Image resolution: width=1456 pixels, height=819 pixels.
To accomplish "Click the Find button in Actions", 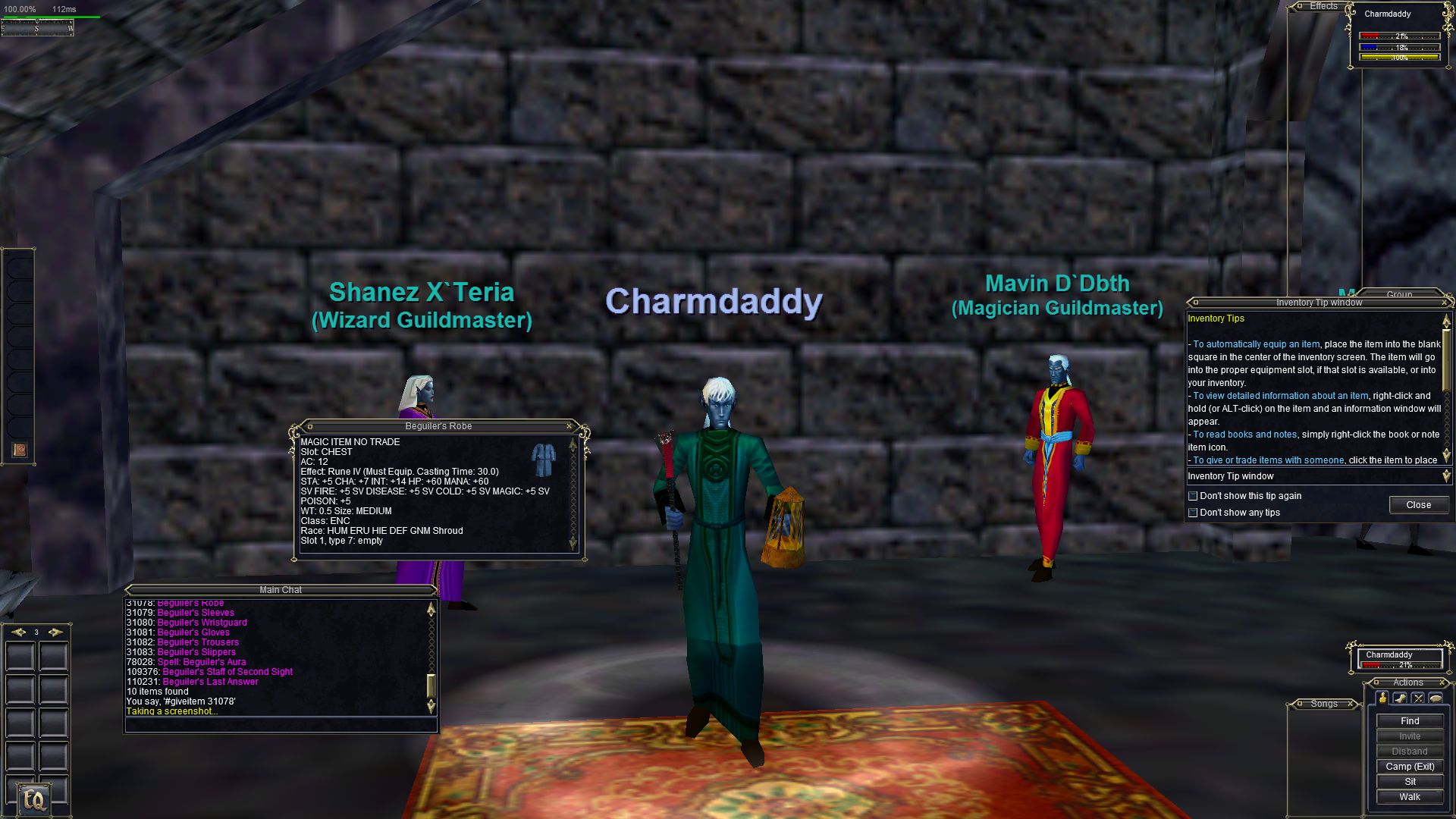I will 1410,721.
